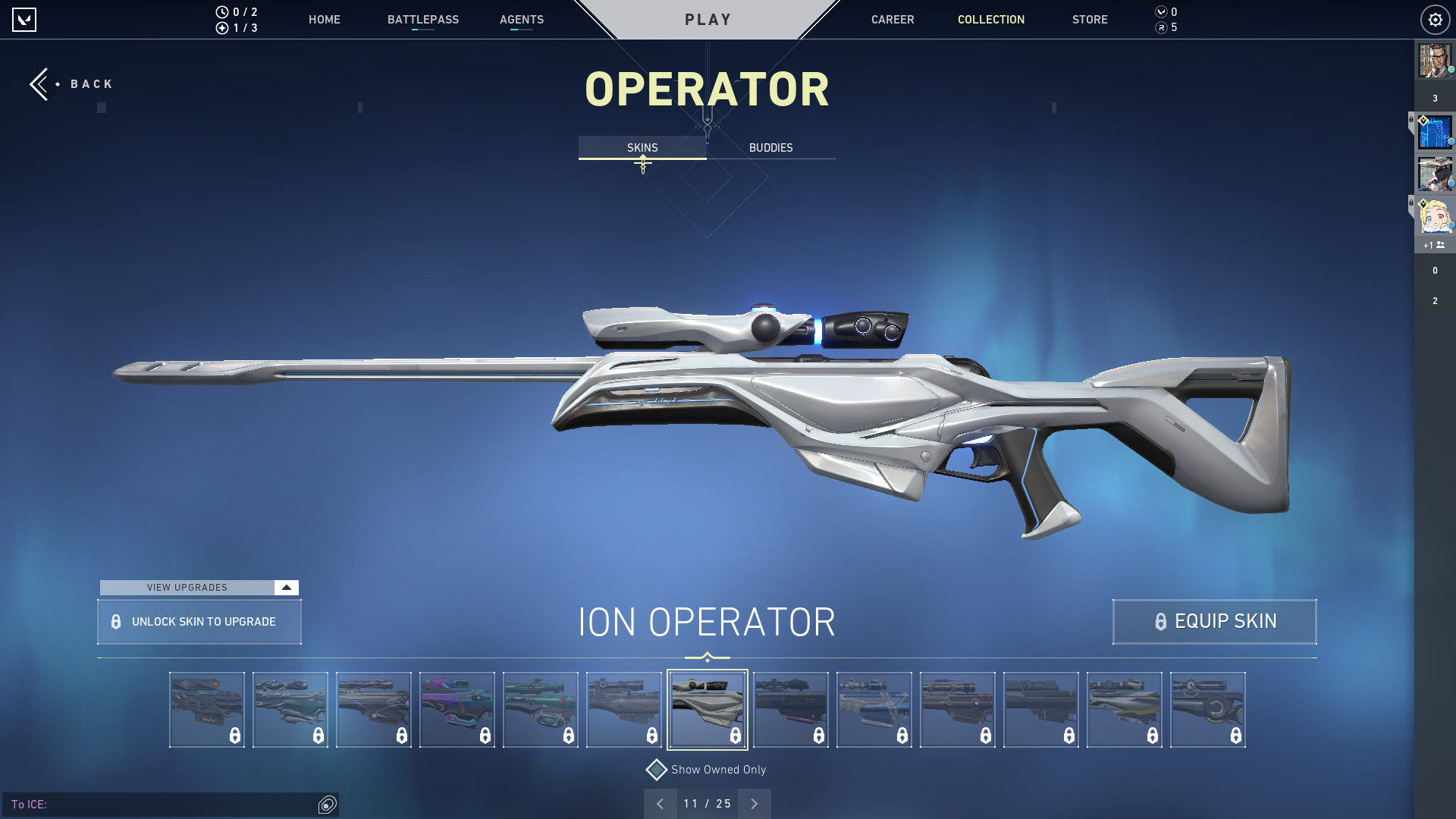Expand the +1 party members list
The width and height of the screenshot is (1456, 819).
pos(1434,244)
